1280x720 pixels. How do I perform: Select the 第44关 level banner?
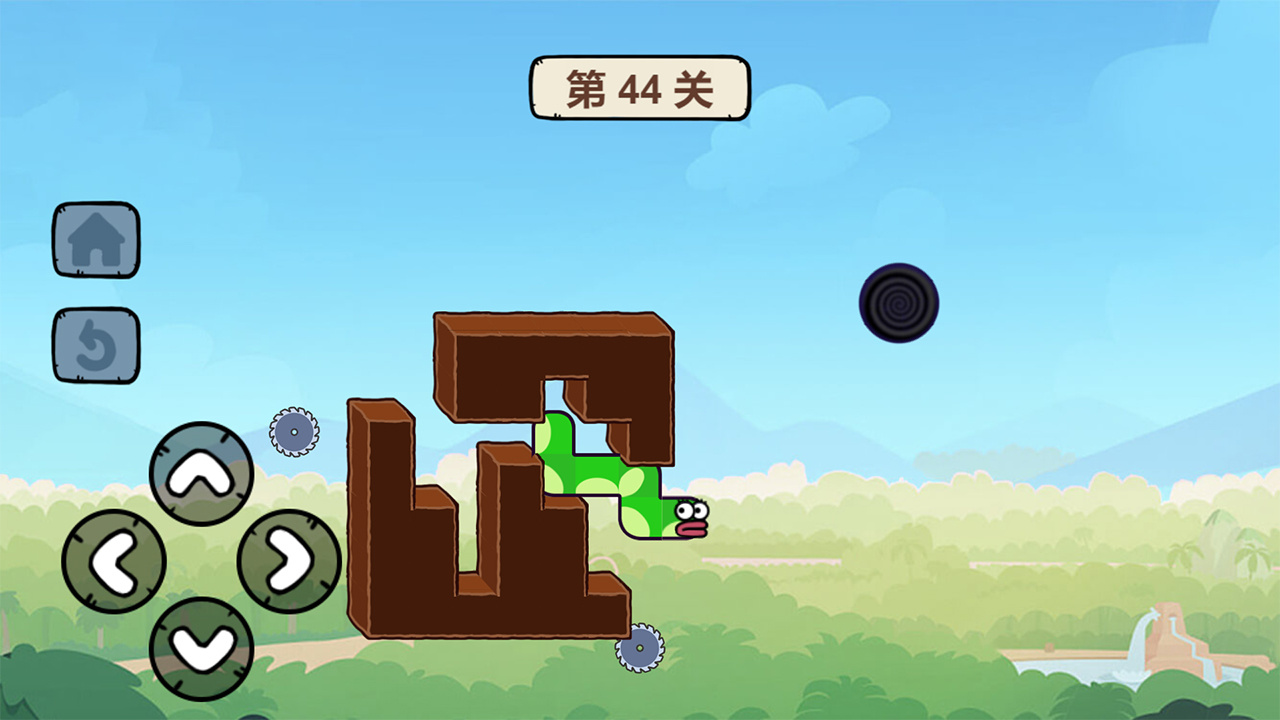tap(639, 88)
